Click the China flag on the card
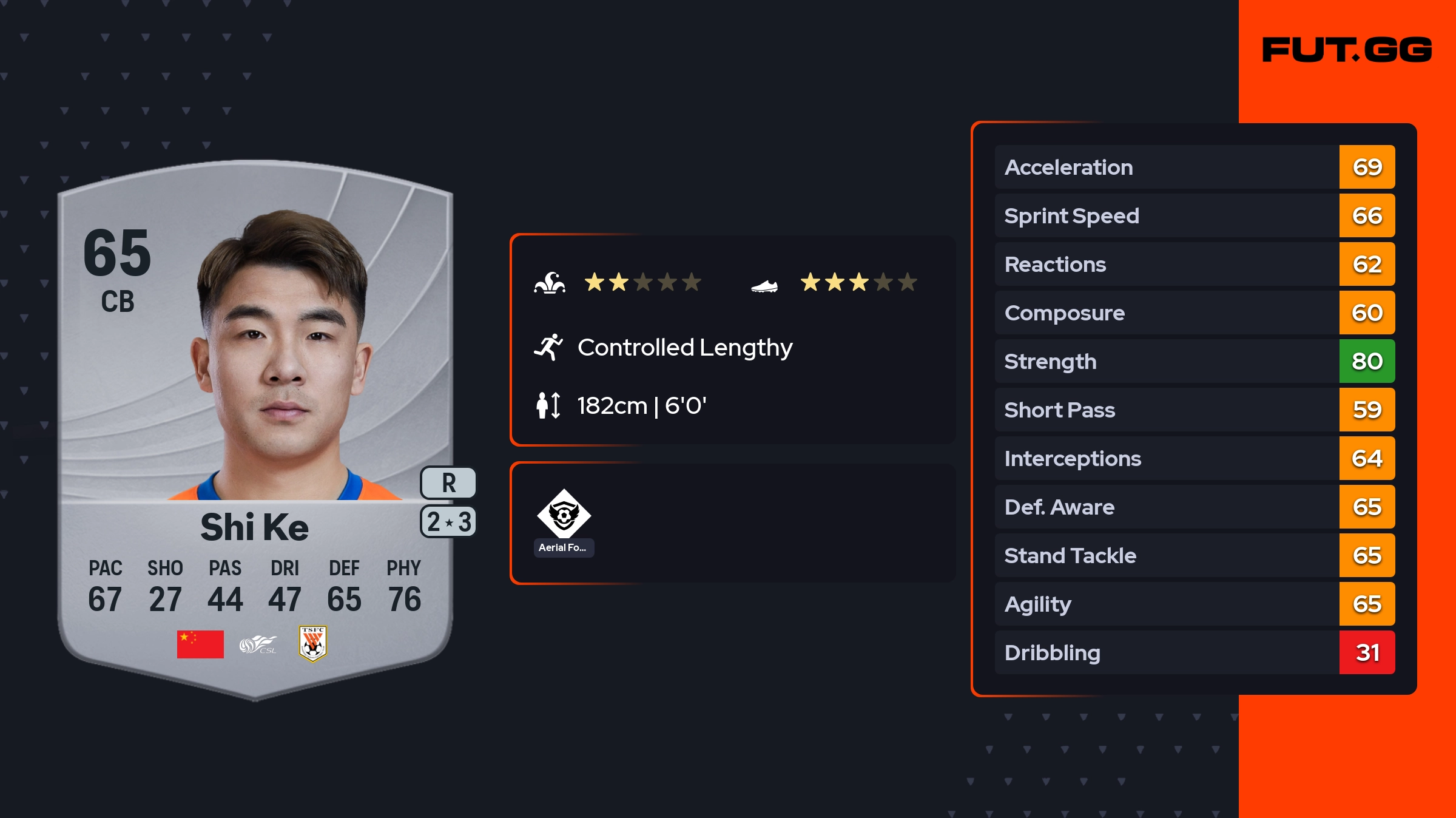The height and width of the screenshot is (818, 1456). [200, 644]
